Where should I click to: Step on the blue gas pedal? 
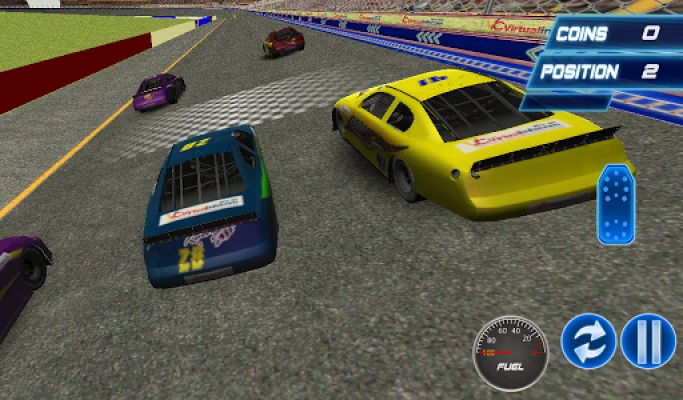tap(615, 205)
